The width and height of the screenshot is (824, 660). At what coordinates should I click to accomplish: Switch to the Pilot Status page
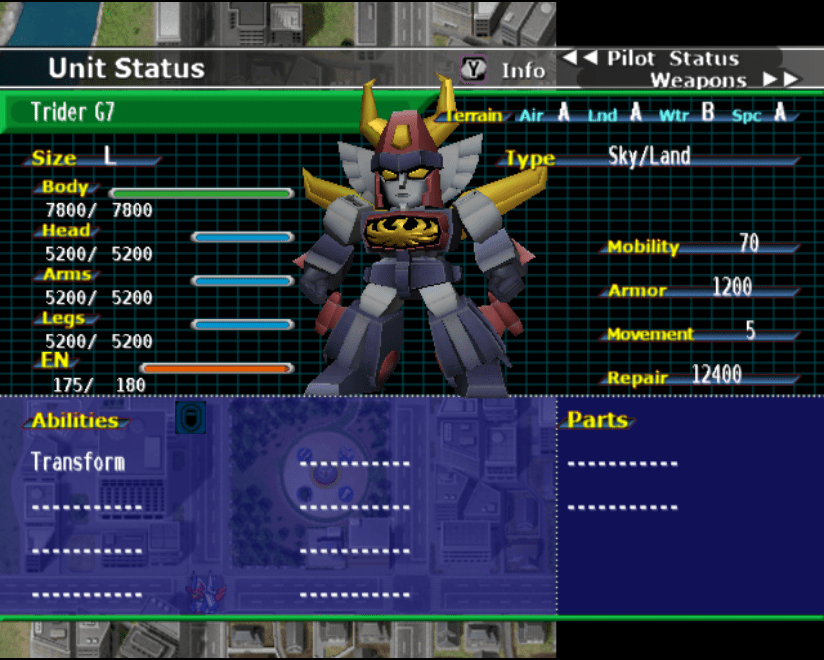coord(660,58)
